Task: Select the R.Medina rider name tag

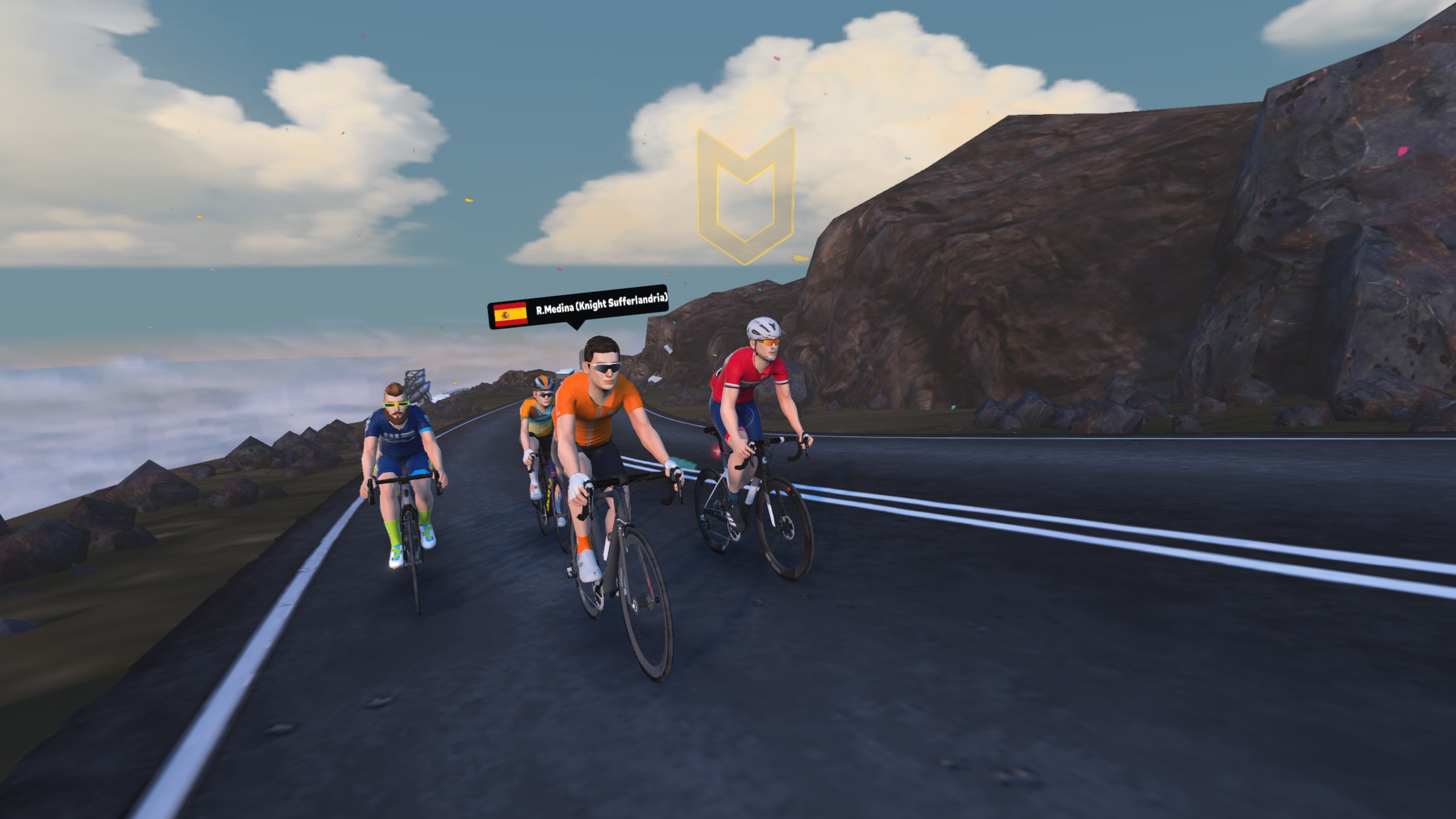Action: click(x=577, y=307)
